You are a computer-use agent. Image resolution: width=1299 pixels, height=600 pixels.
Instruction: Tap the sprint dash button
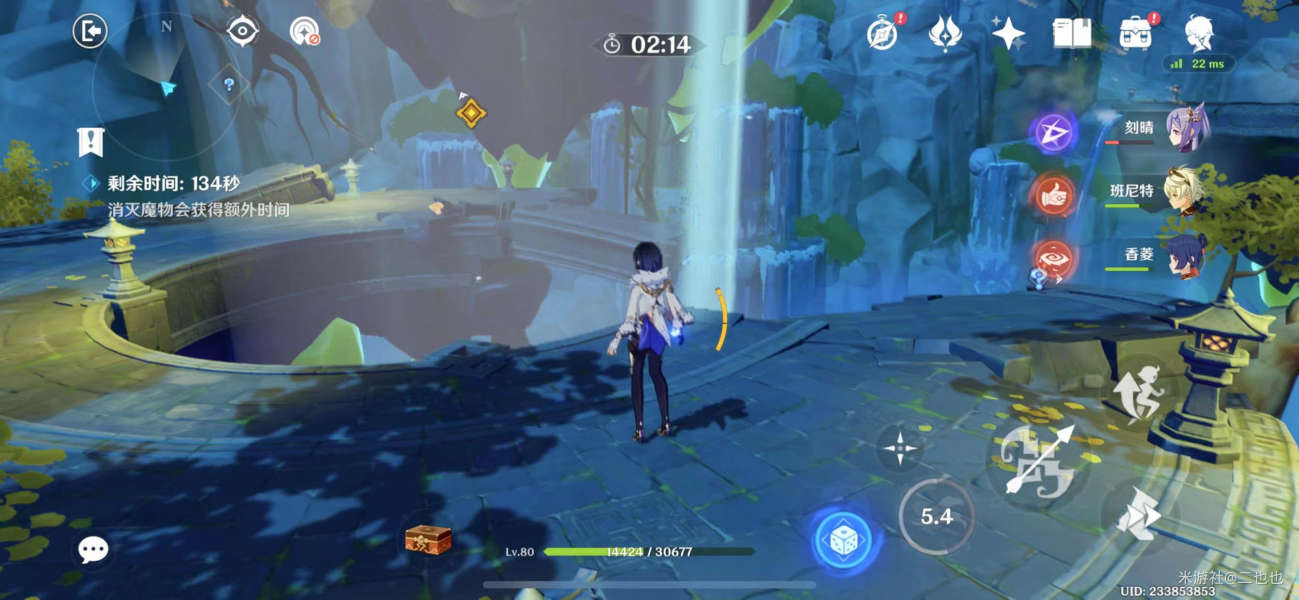click(x=1138, y=517)
